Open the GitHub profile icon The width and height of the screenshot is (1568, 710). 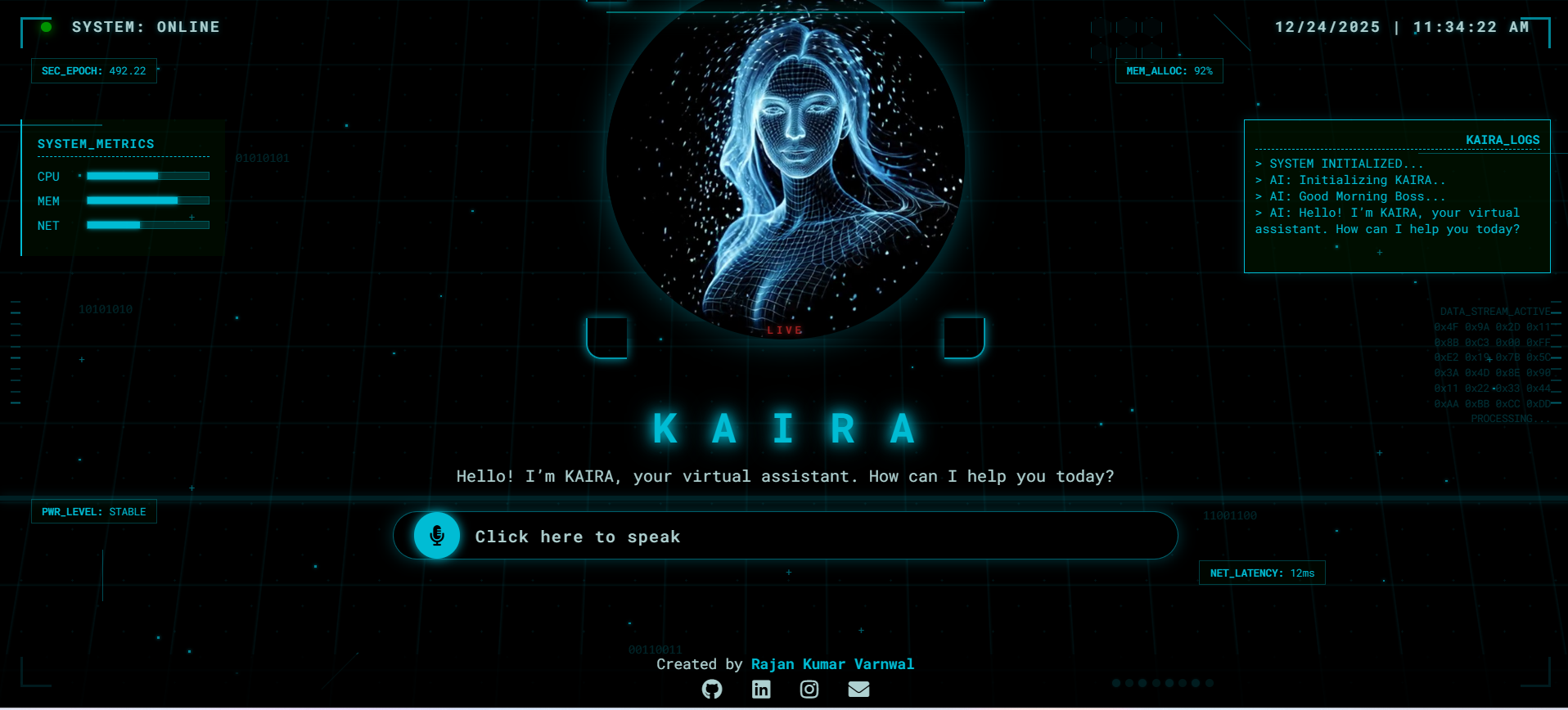click(712, 690)
